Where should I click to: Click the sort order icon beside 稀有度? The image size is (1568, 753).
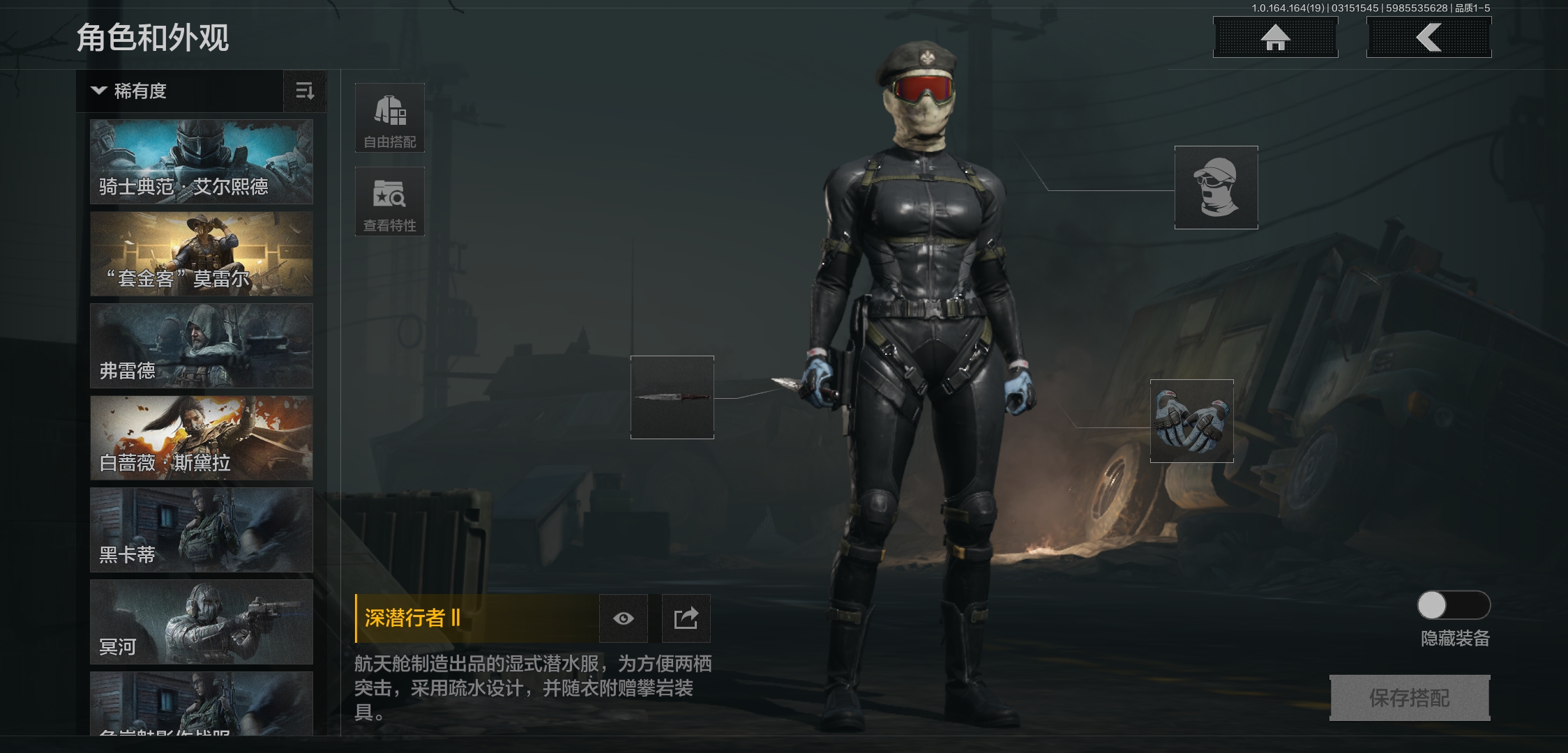[306, 91]
